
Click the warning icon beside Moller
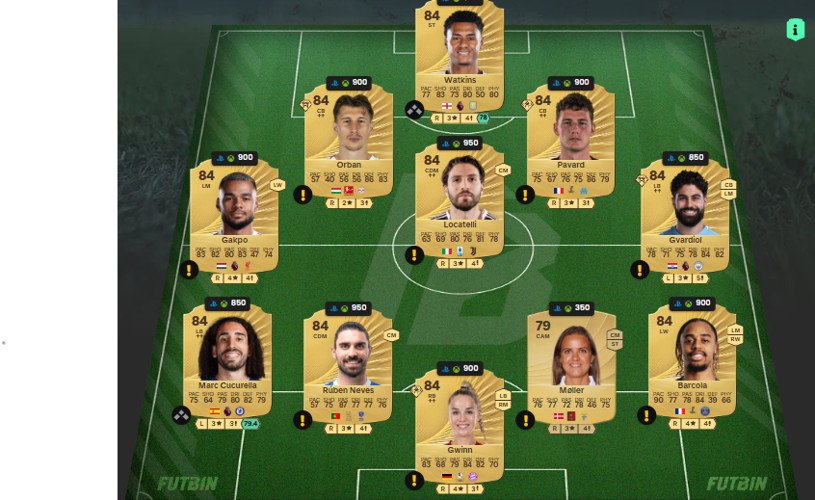(526, 420)
